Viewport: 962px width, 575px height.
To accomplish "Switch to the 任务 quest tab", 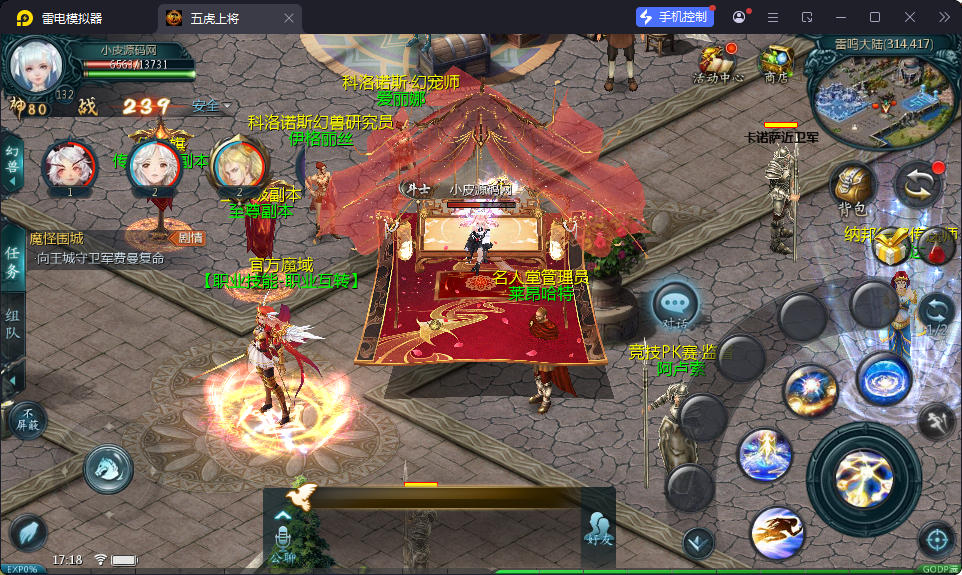I will 12,260.
